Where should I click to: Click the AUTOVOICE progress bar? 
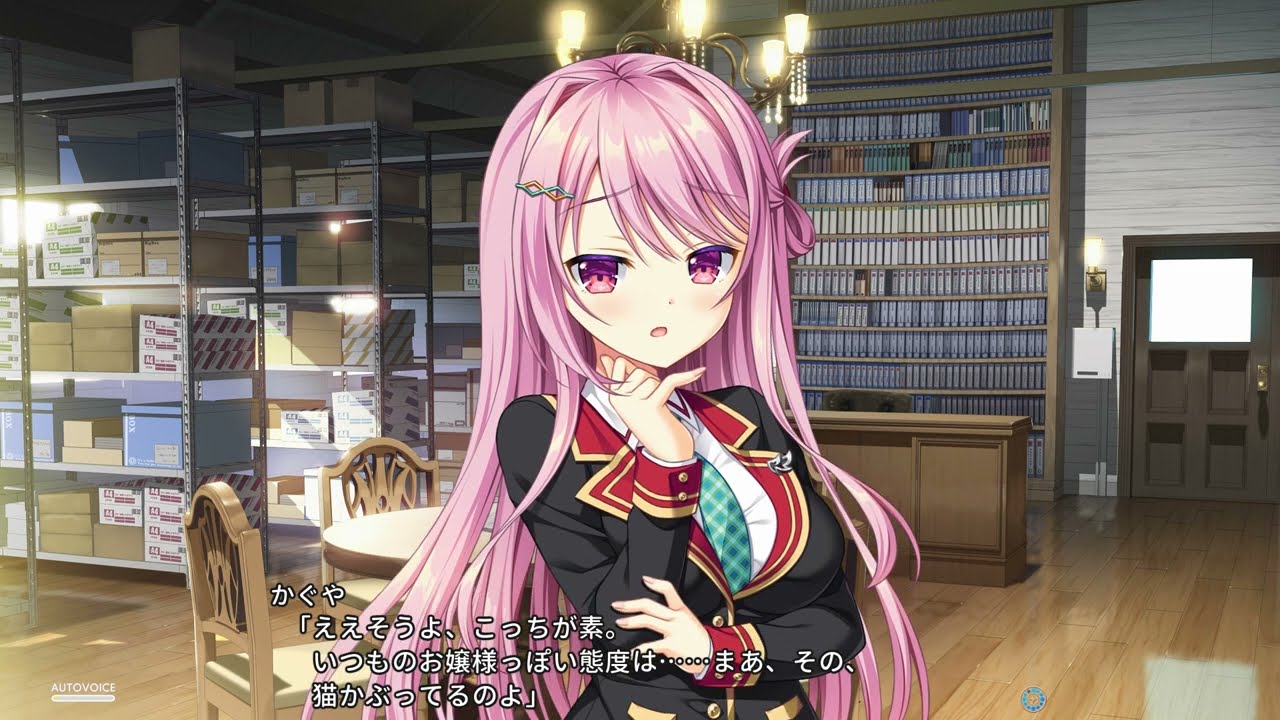[83, 697]
